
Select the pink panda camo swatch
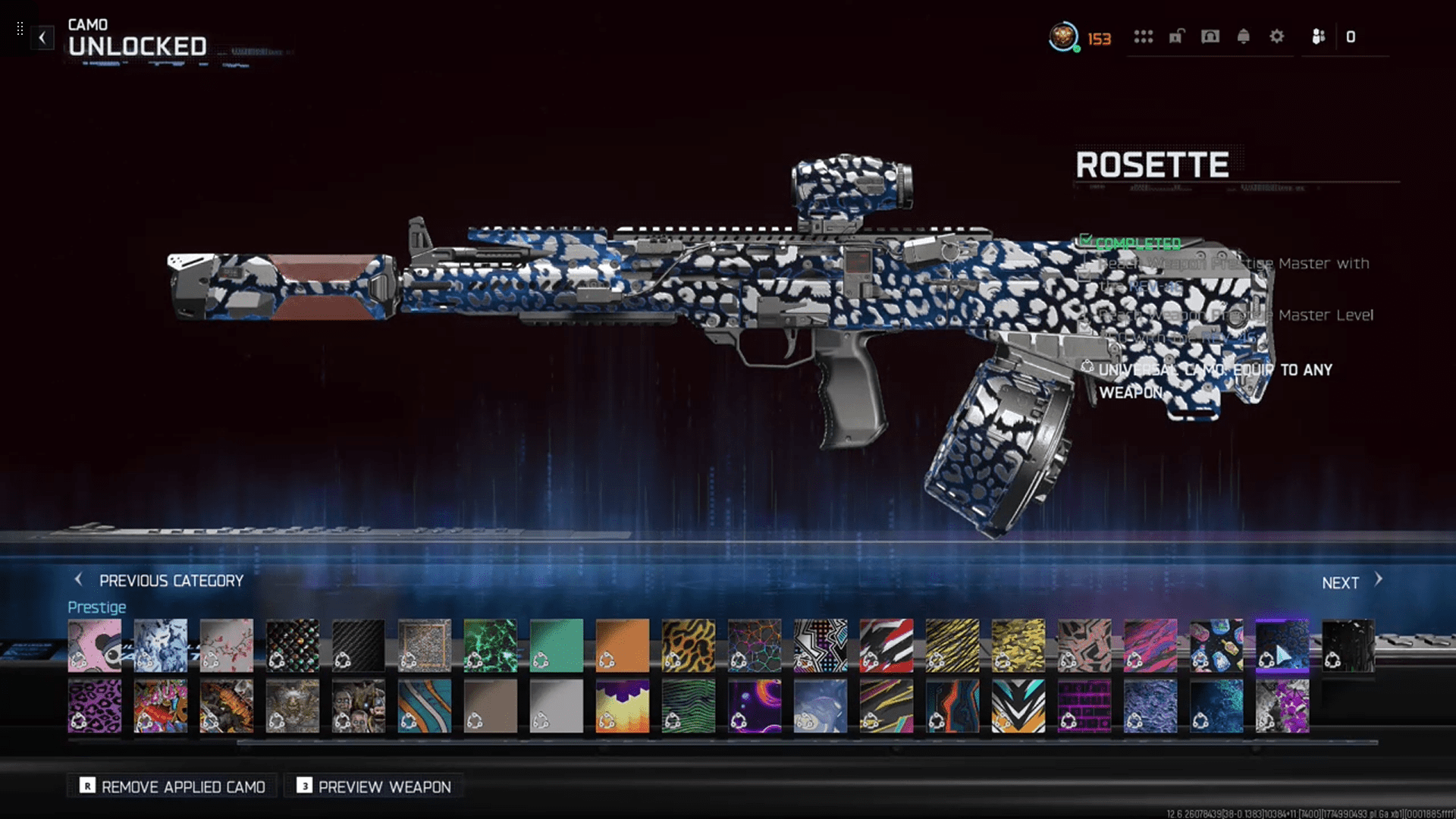click(x=95, y=645)
